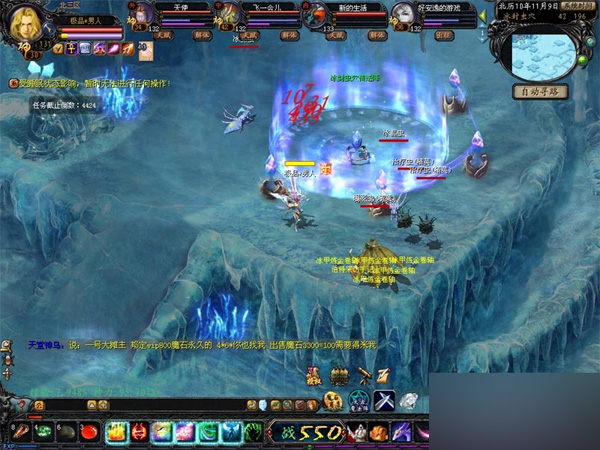The width and height of the screenshot is (600, 450).
Task: Activate the golden fist skill icon
Action: 378,432
